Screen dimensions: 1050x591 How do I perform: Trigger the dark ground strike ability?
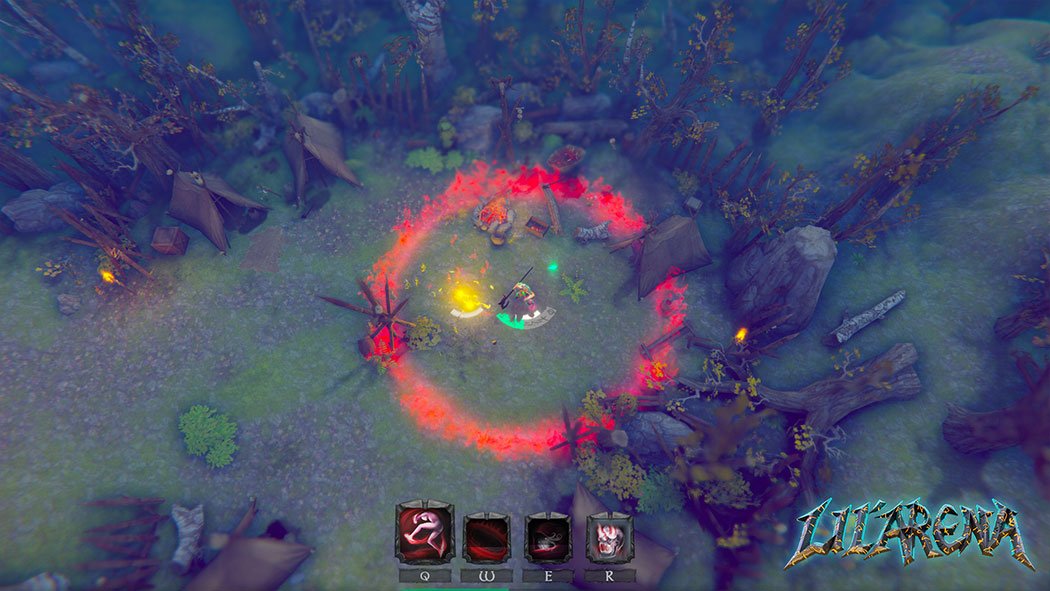[548, 537]
